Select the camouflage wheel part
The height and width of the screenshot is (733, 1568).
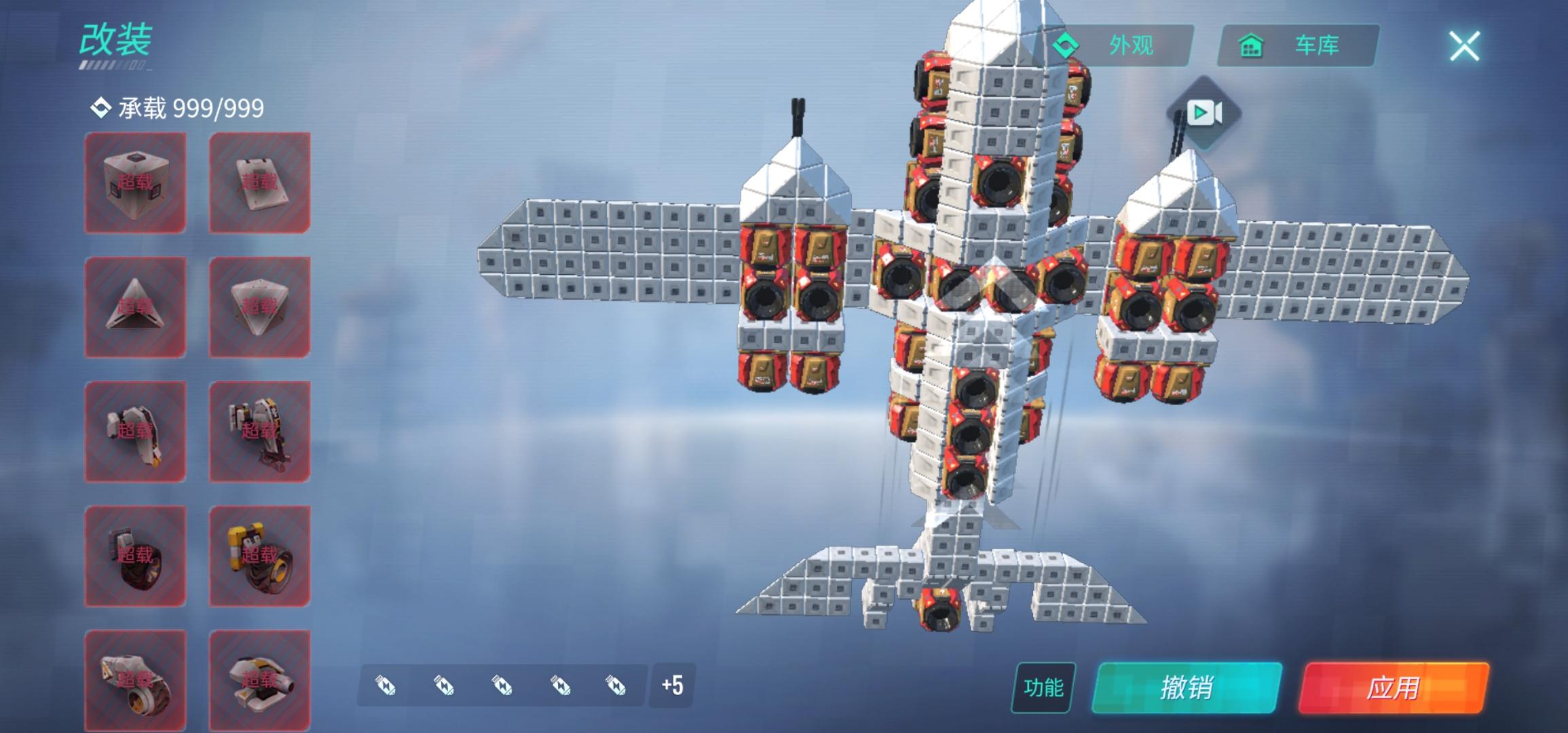pyautogui.click(x=136, y=555)
